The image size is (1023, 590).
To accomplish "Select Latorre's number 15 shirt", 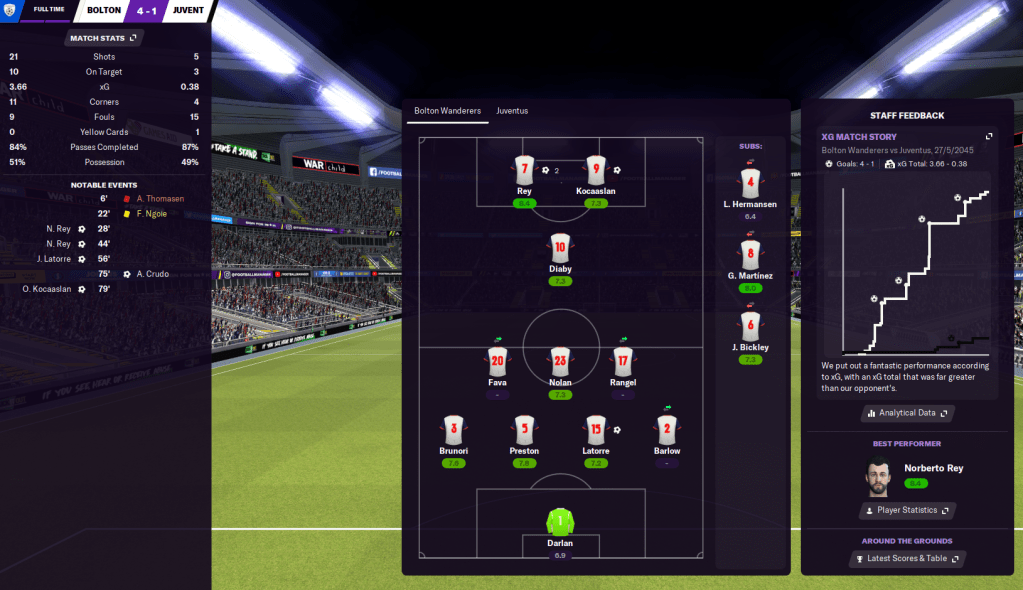I will [596, 431].
